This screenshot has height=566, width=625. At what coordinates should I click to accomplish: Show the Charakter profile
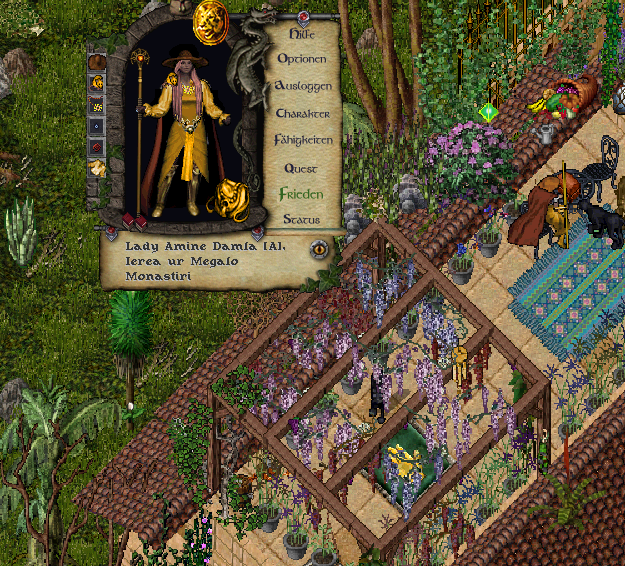point(302,113)
